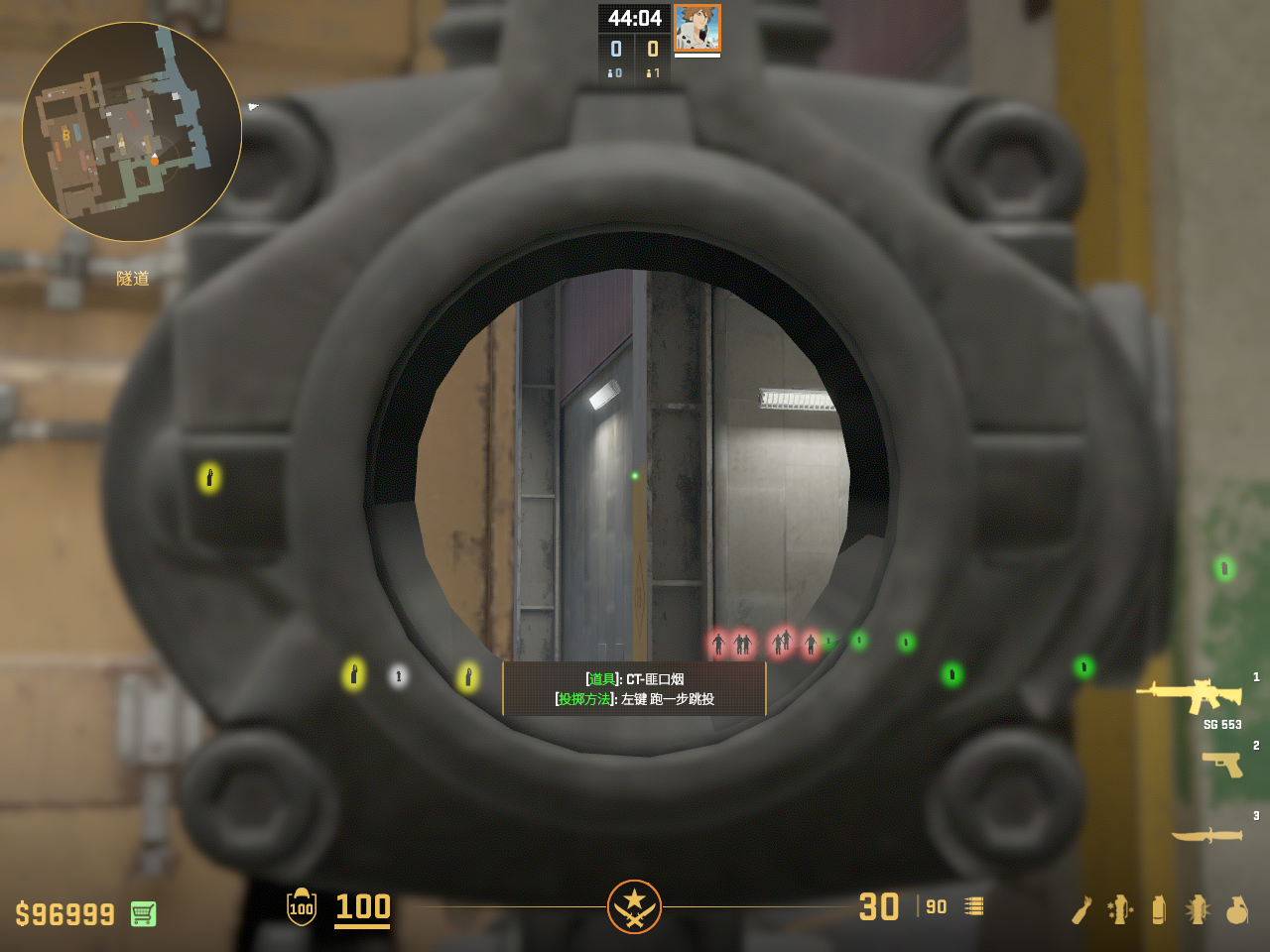Select the SG 553 rifle slot
1270x952 pixels.
click(x=1191, y=696)
